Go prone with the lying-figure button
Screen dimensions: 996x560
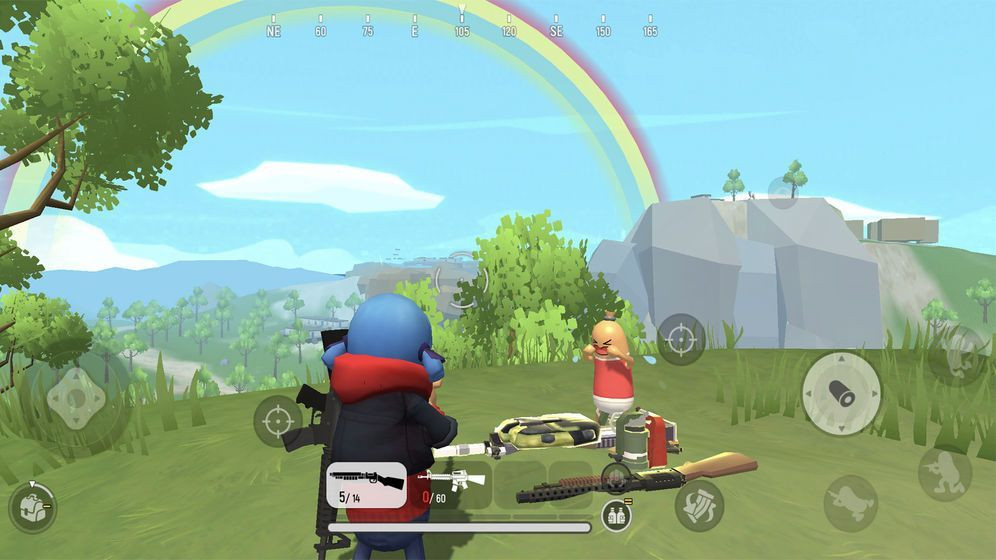coord(850,502)
